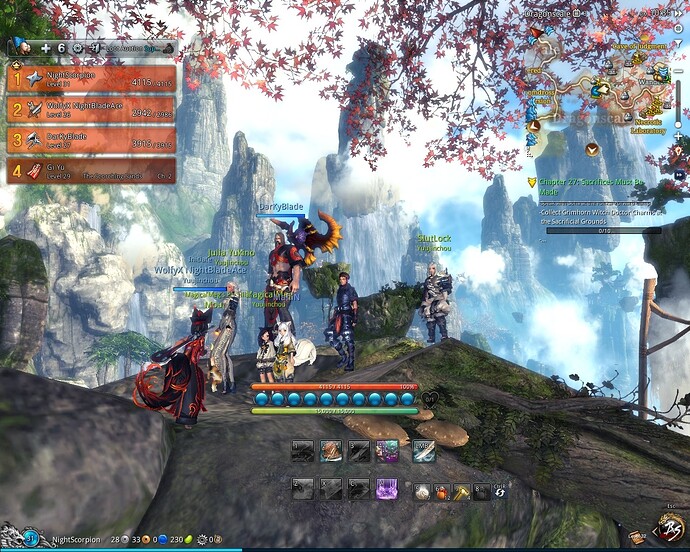Activate the purple V skill
The width and height of the screenshot is (690, 552).
pos(387,489)
